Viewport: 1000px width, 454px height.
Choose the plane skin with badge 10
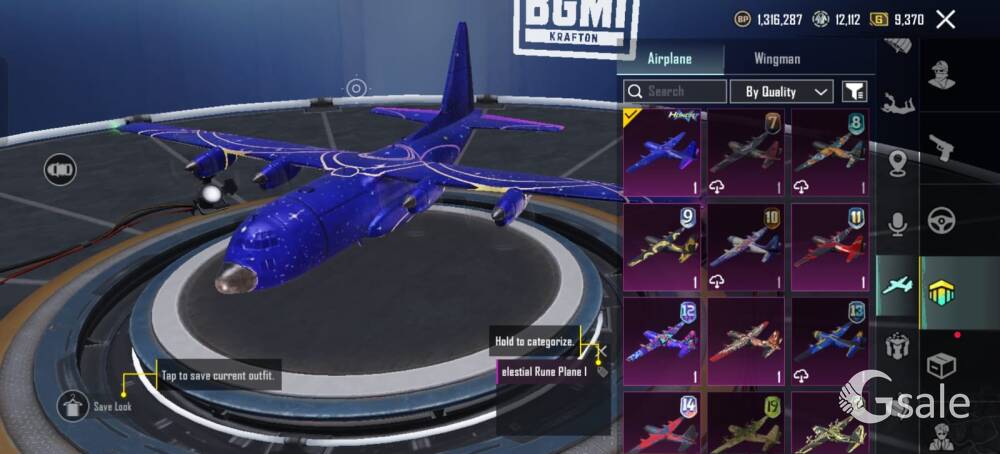746,247
